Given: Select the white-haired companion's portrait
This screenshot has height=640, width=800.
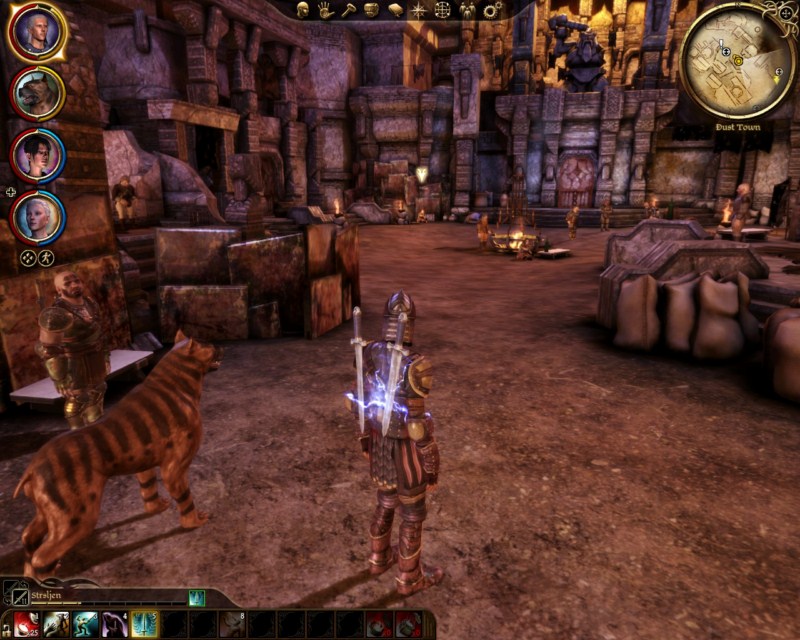Looking at the screenshot, I should click(x=37, y=216).
